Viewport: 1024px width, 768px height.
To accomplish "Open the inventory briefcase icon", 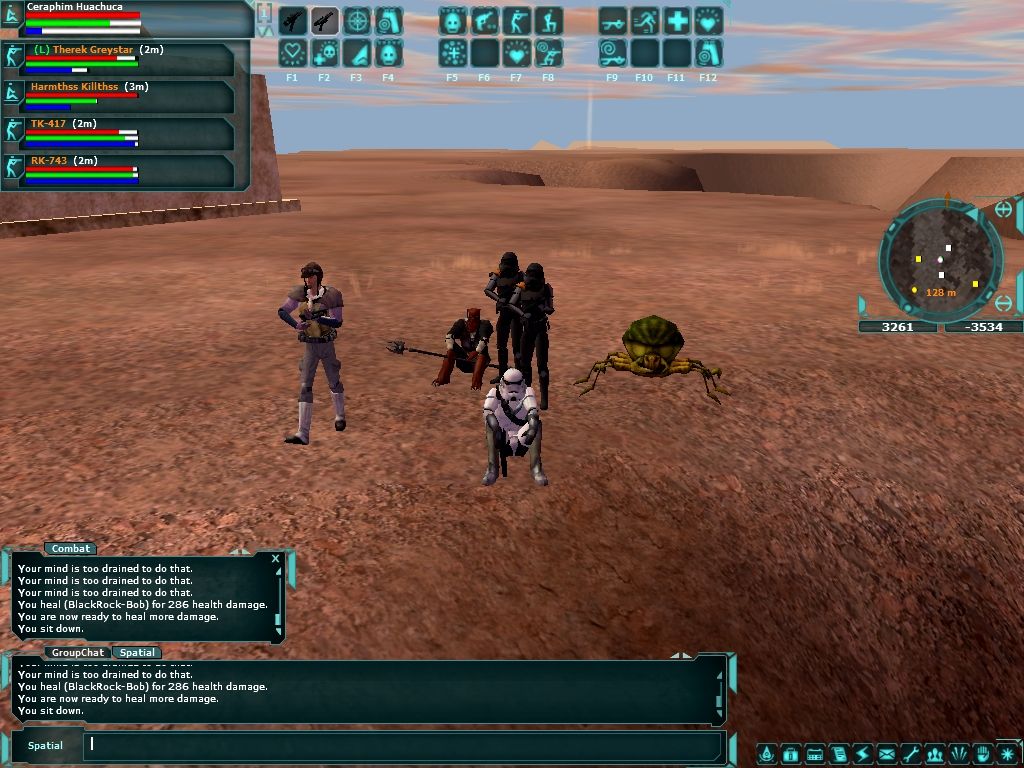I will pos(789,754).
